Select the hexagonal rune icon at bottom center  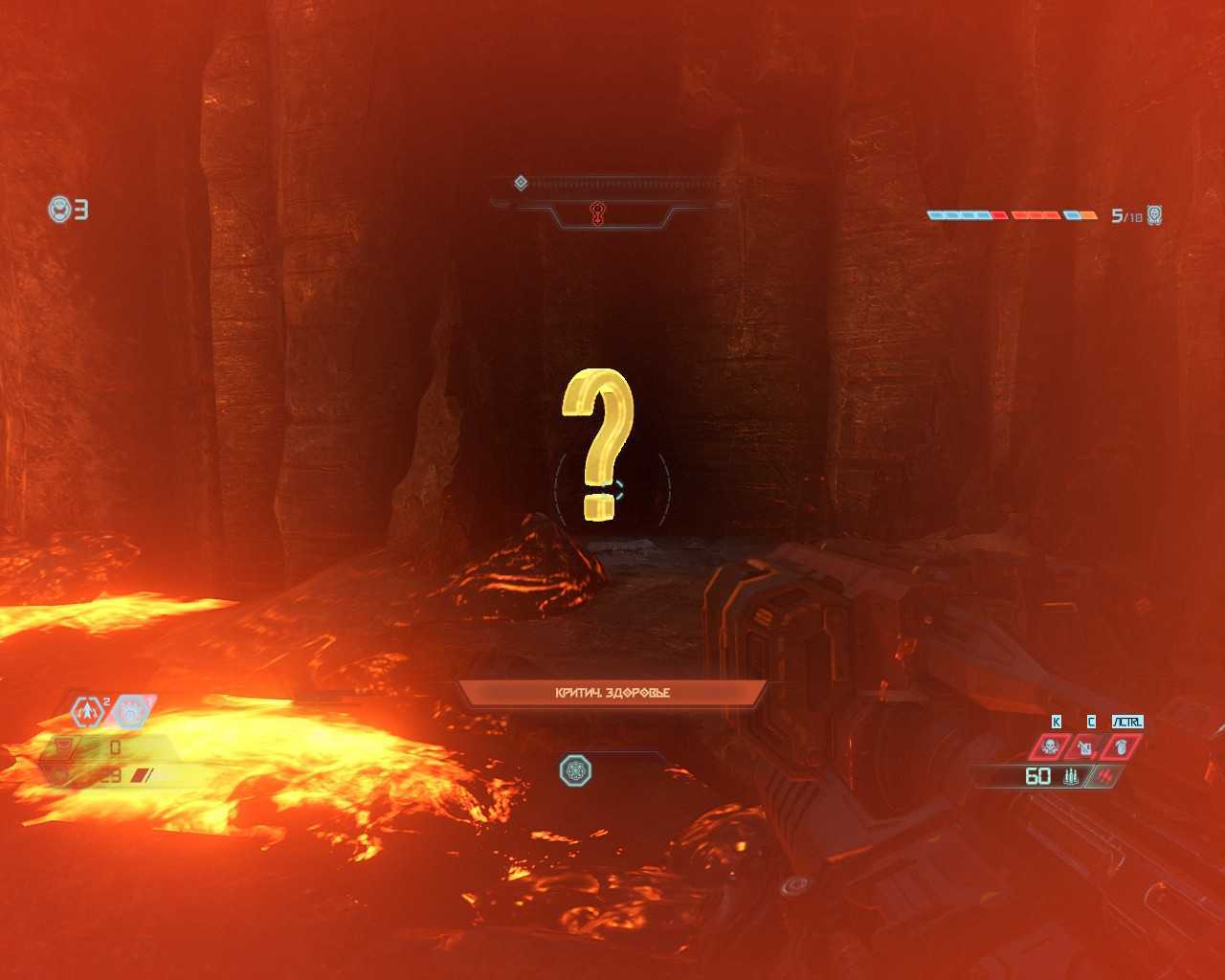coord(575,770)
